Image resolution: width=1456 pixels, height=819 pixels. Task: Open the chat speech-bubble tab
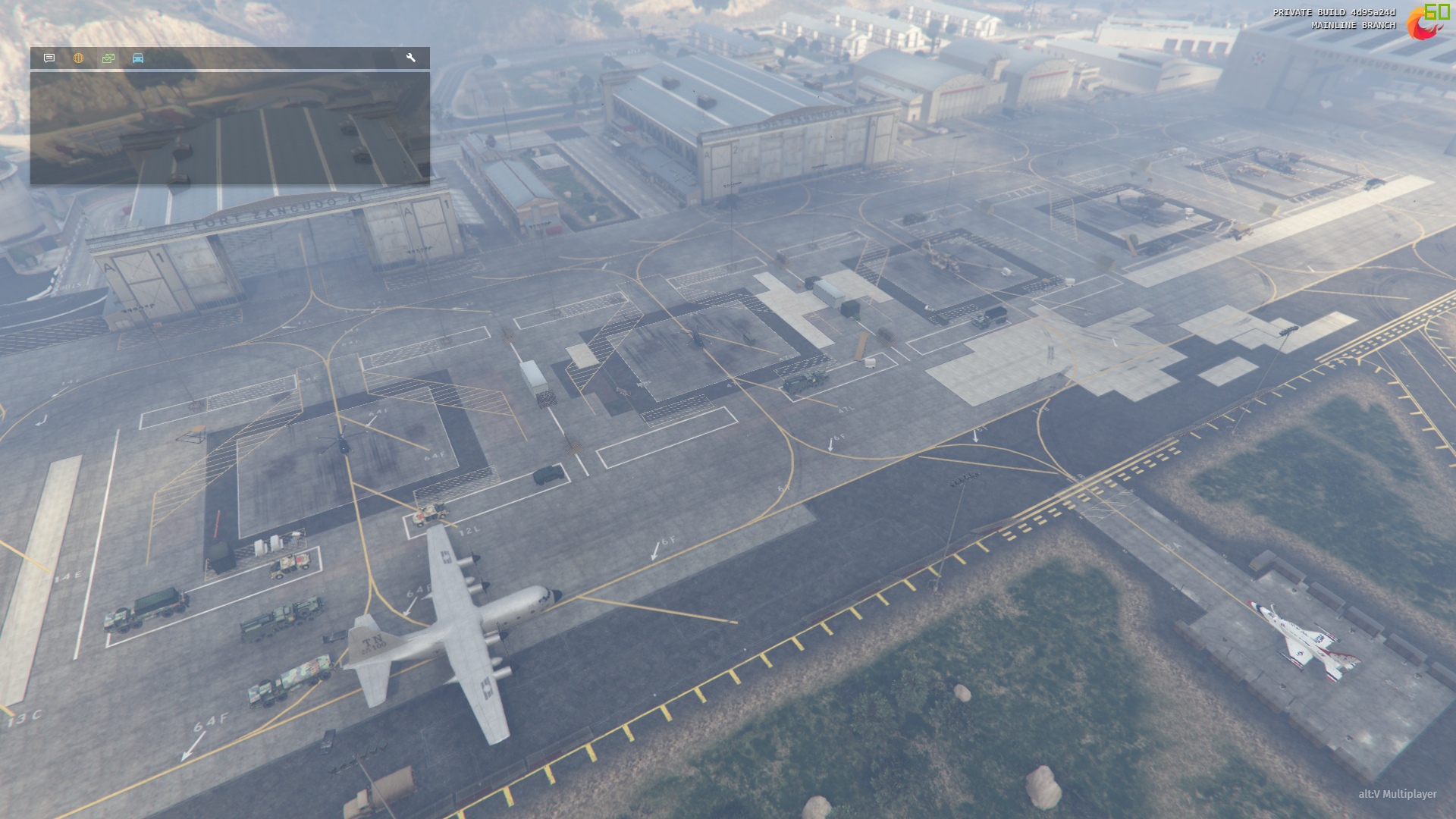click(49, 58)
